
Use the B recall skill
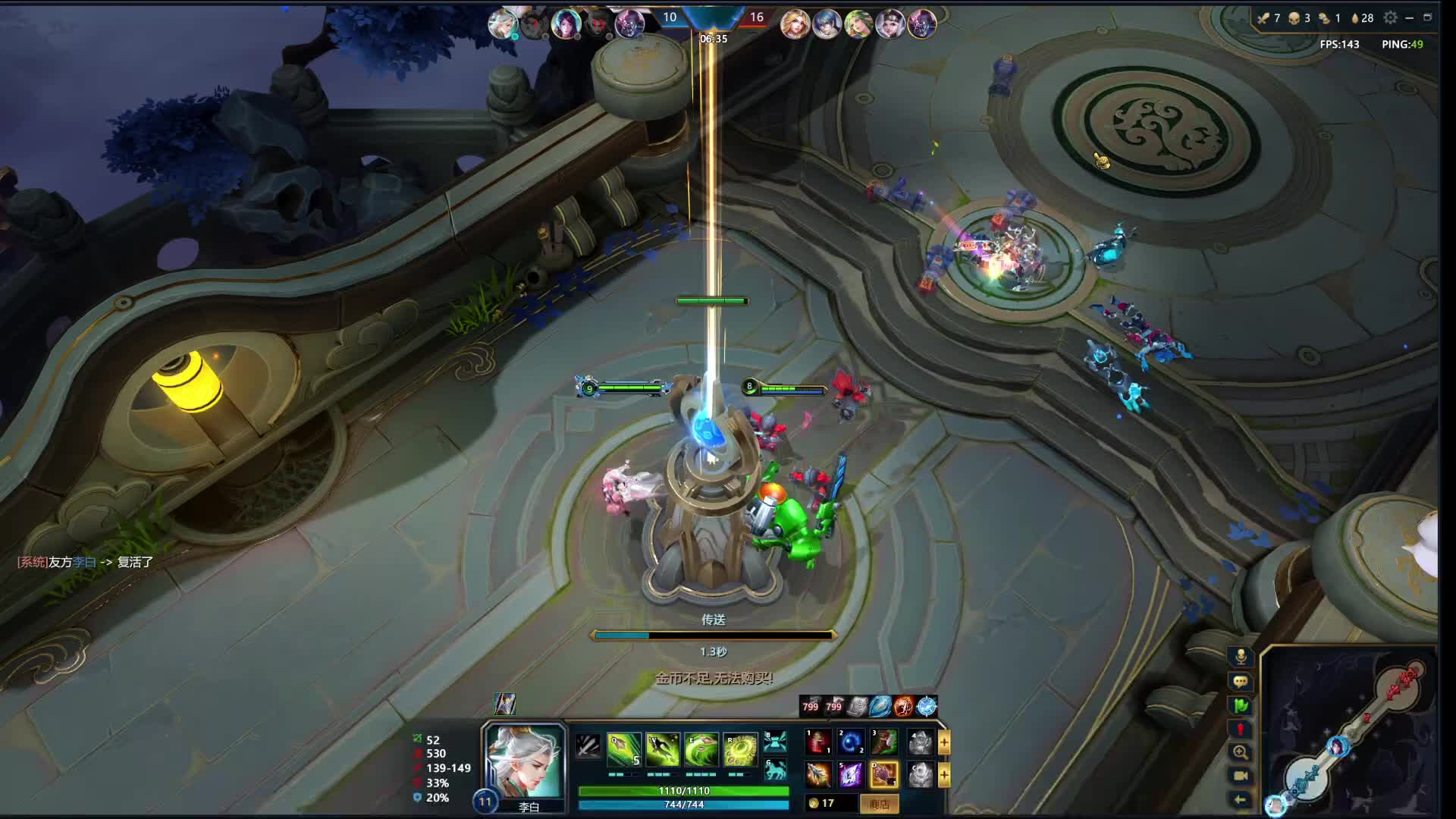775,741
